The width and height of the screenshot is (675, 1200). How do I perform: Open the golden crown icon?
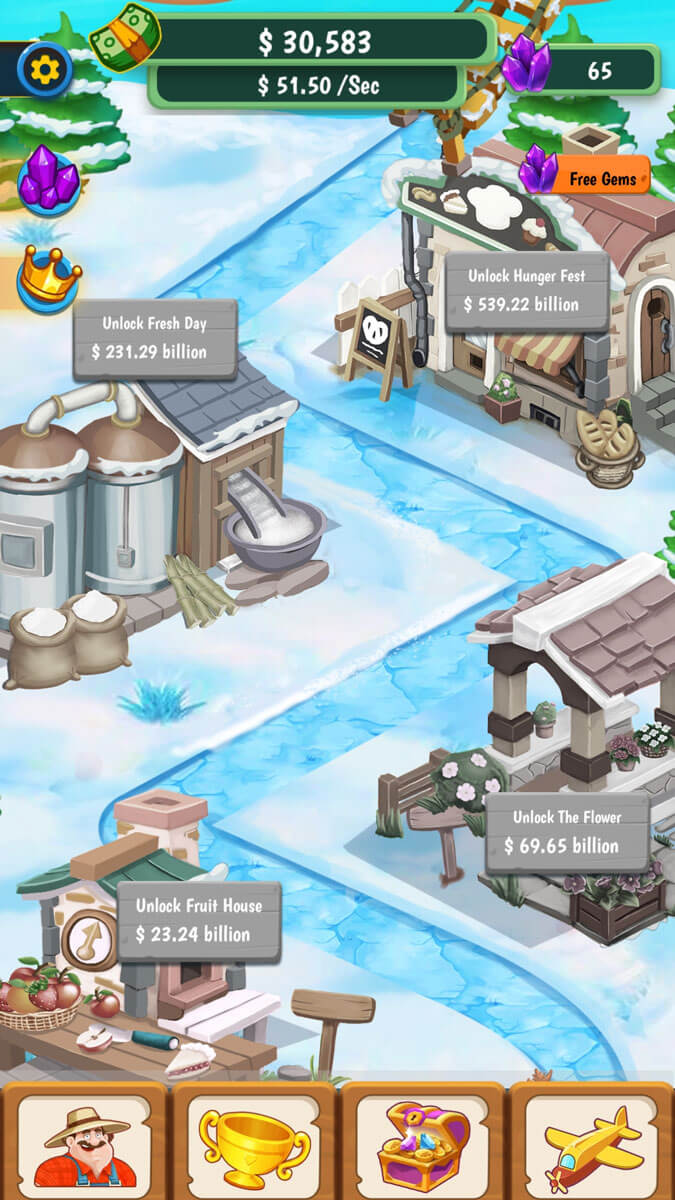[x=49, y=276]
